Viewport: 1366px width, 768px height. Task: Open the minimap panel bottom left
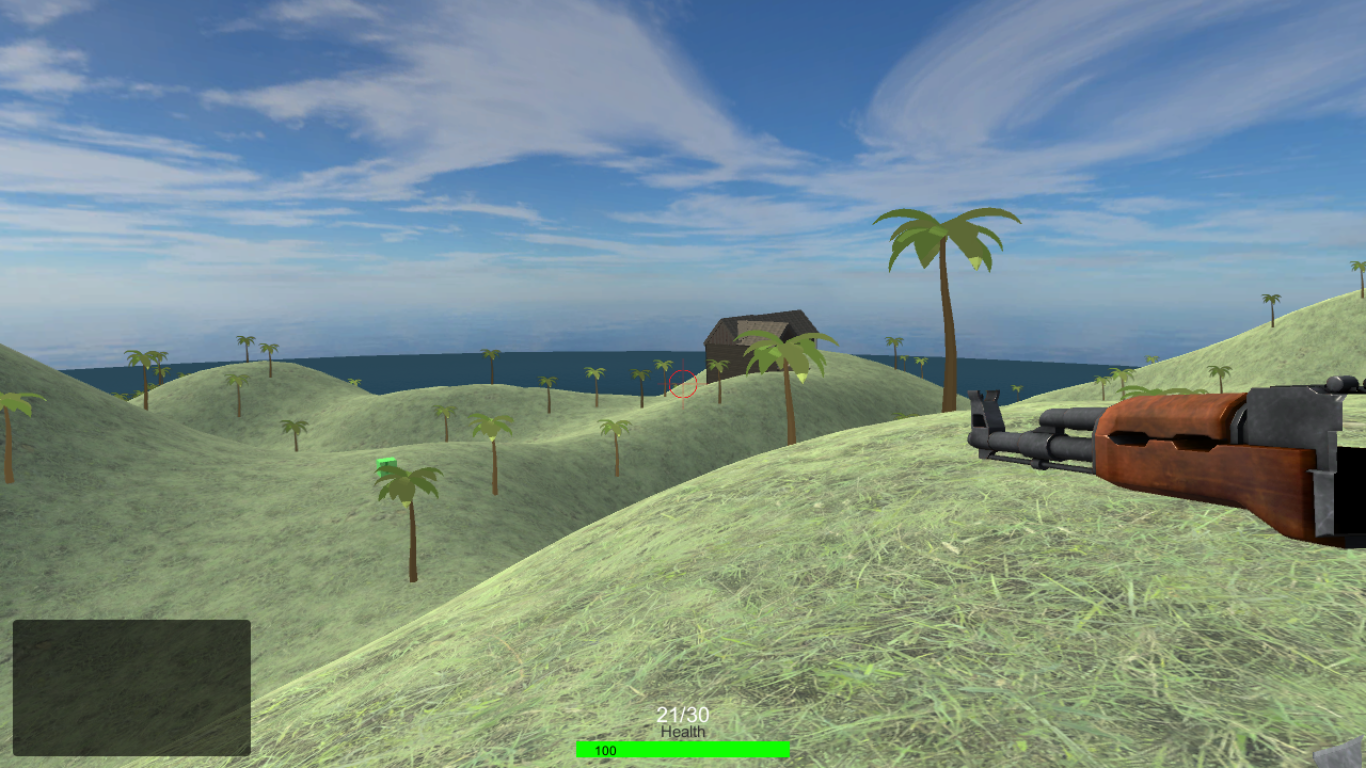[x=130, y=690]
